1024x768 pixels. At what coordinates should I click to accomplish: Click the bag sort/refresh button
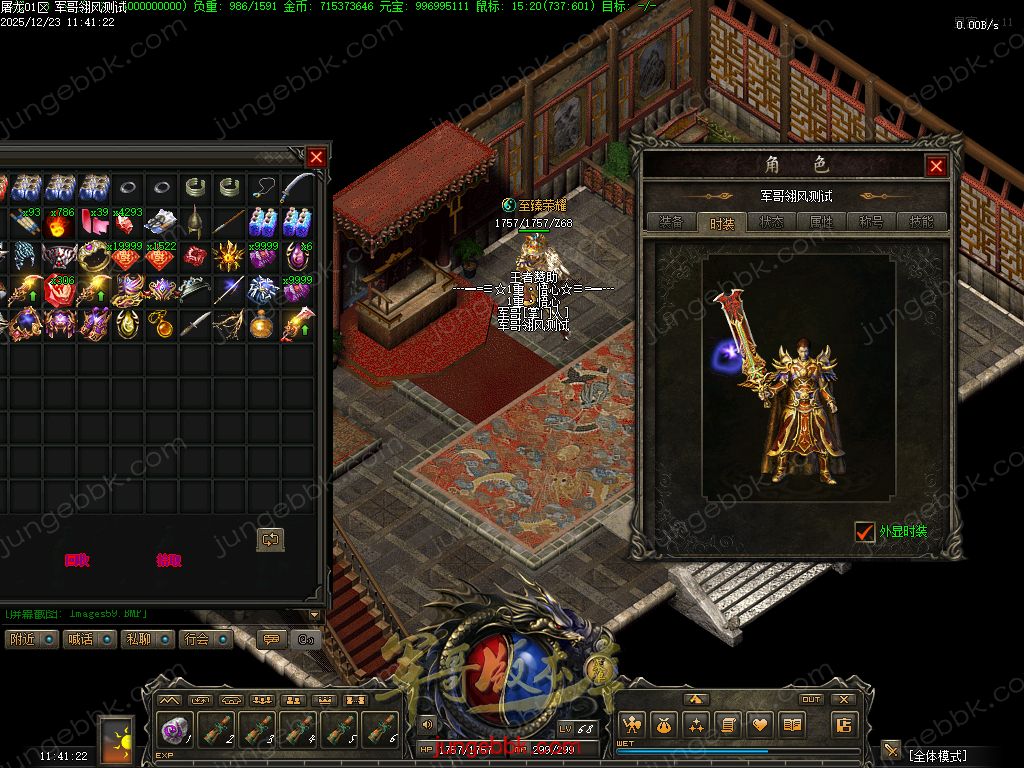tap(270, 539)
